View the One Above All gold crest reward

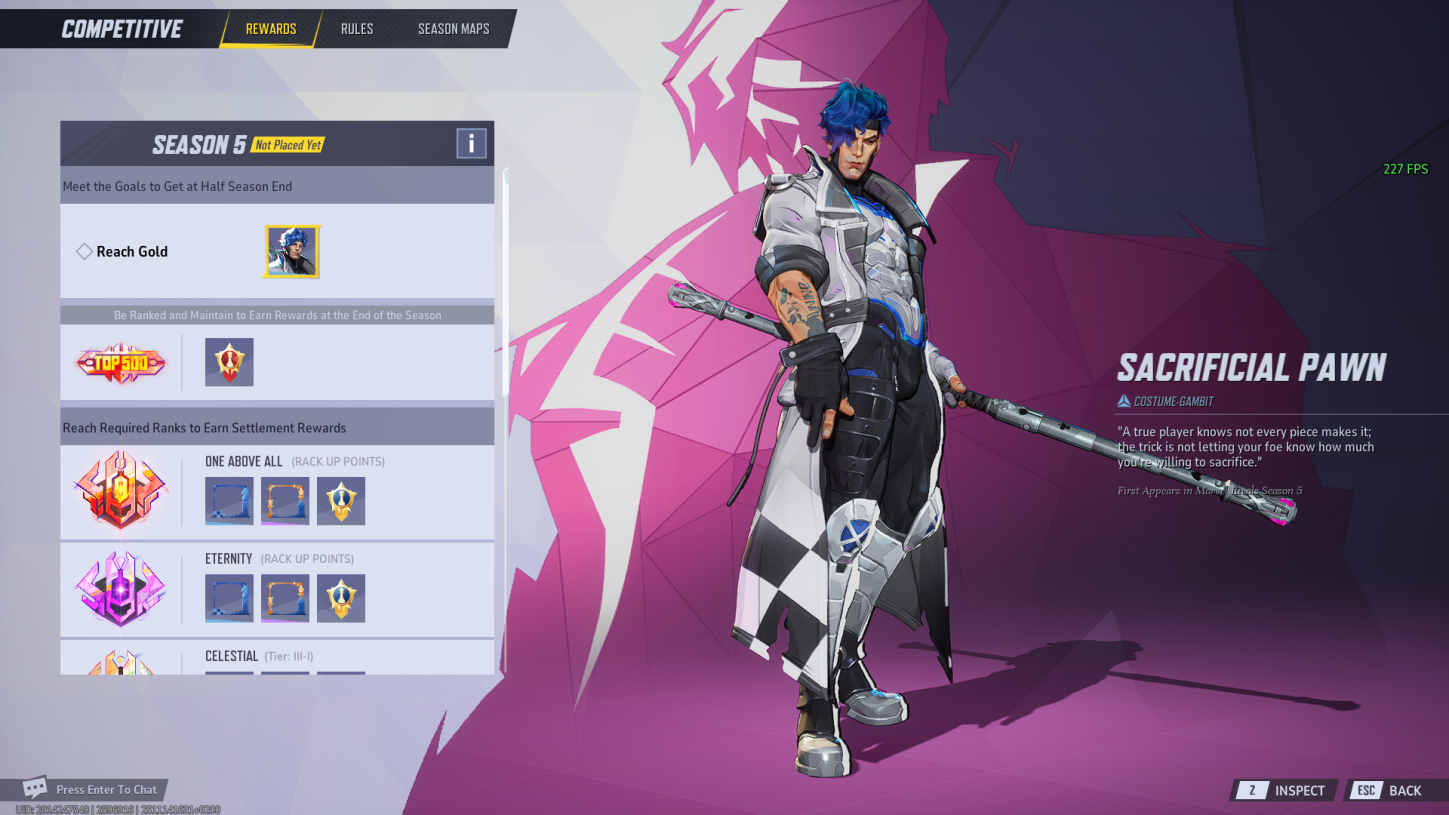341,501
